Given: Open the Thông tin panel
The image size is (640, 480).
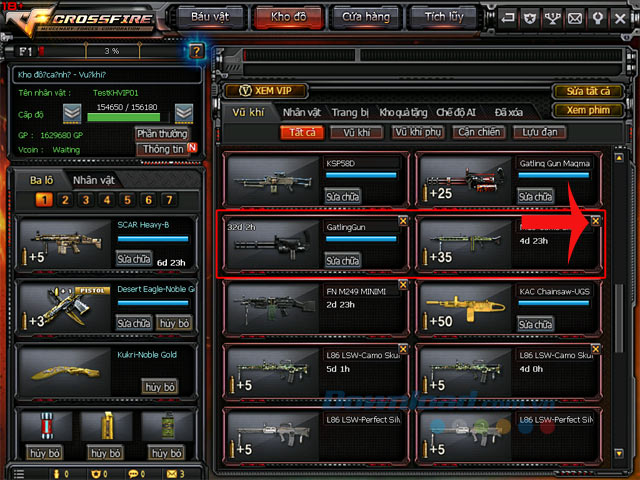Looking at the screenshot, I should point(162,149).
